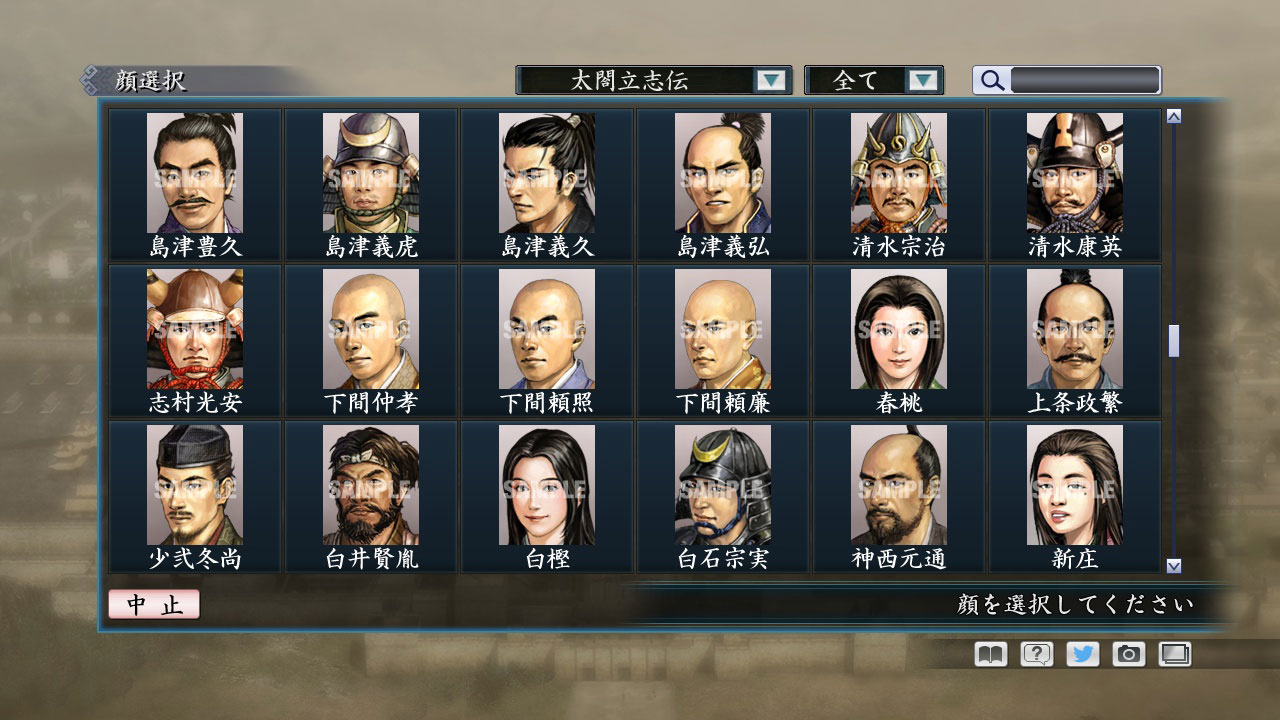Viewport: 1280px width, 720px height.
Task: Open the 全て filter dropdown
Action: [862, 80]
